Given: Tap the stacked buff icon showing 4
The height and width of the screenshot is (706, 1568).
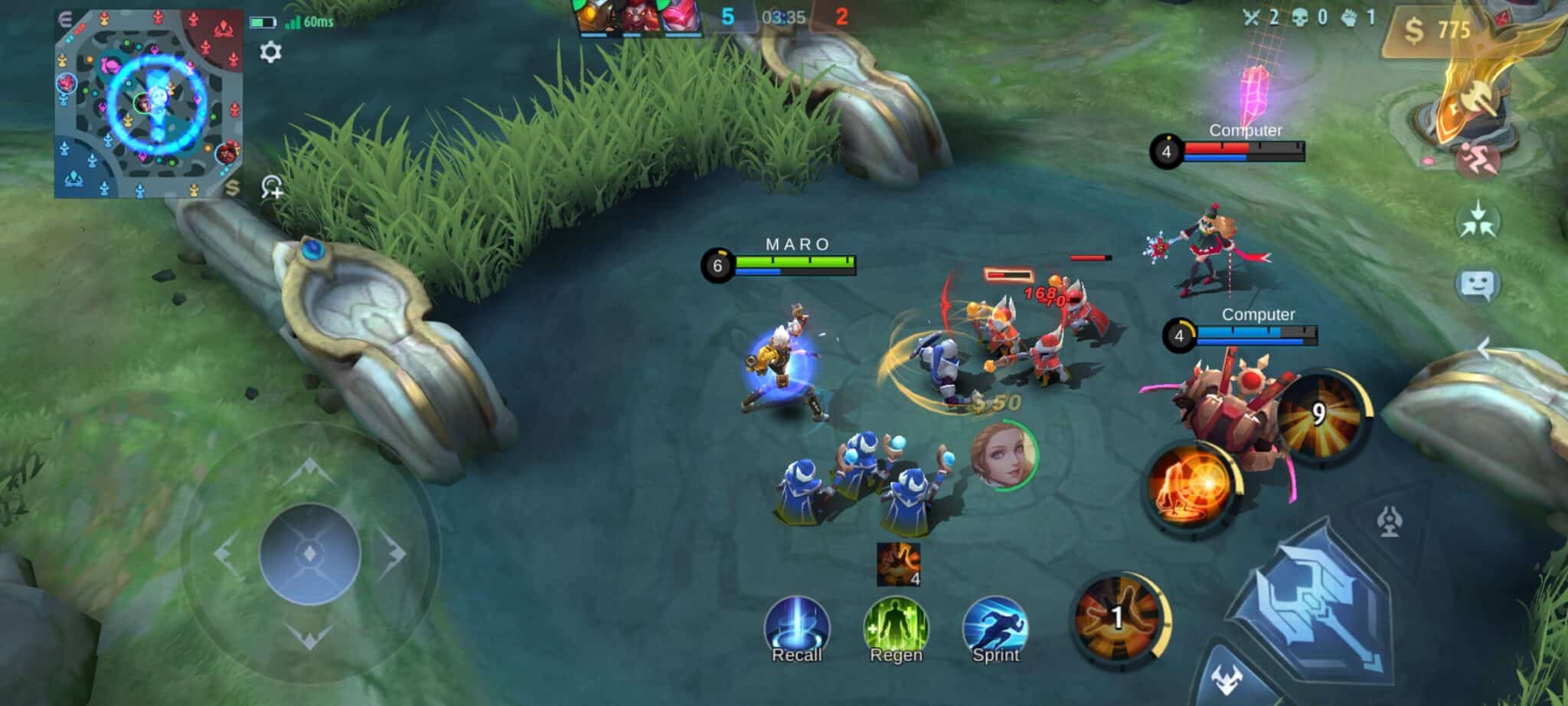Looking at the screenshot, I should tap(898, 564).
